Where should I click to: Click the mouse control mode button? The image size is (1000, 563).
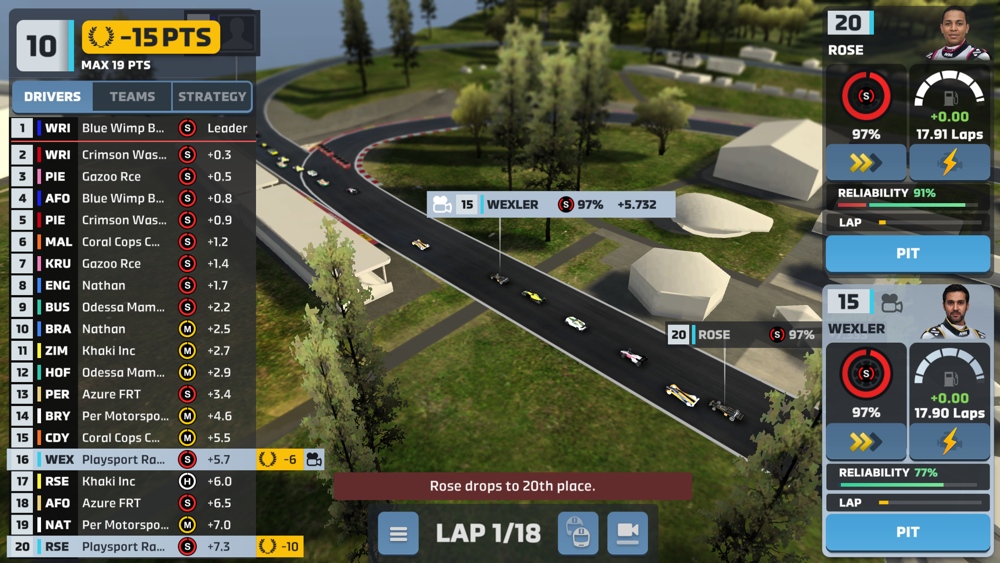coord(578,534)
